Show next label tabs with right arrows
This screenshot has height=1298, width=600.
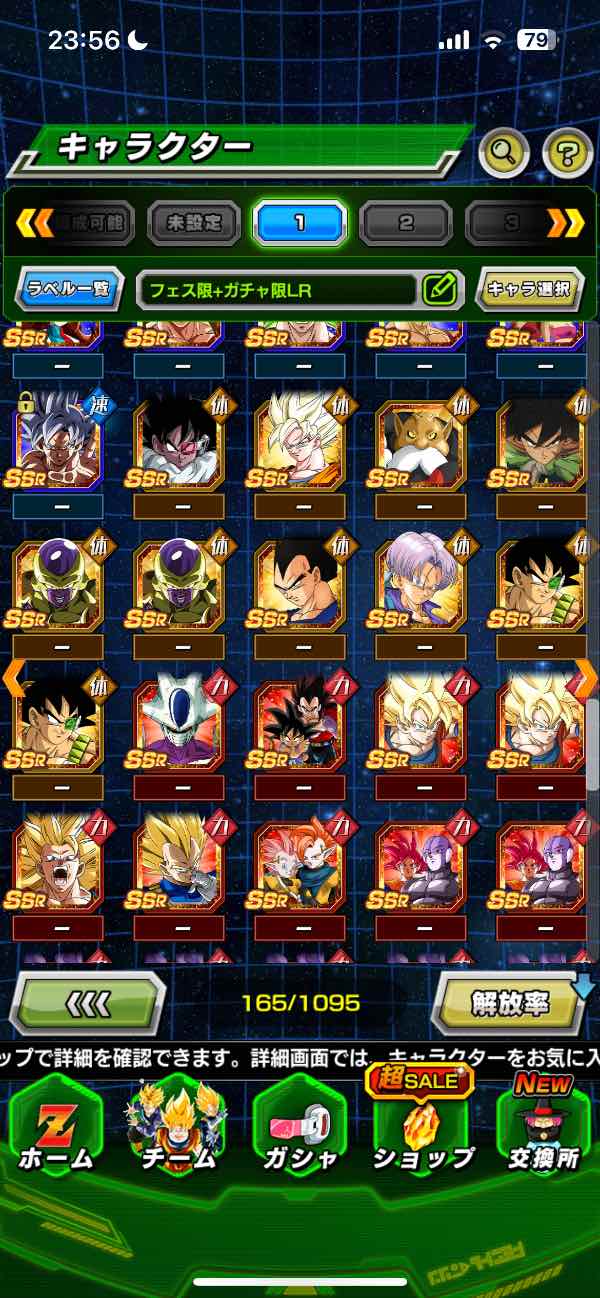tap(566, 223)
